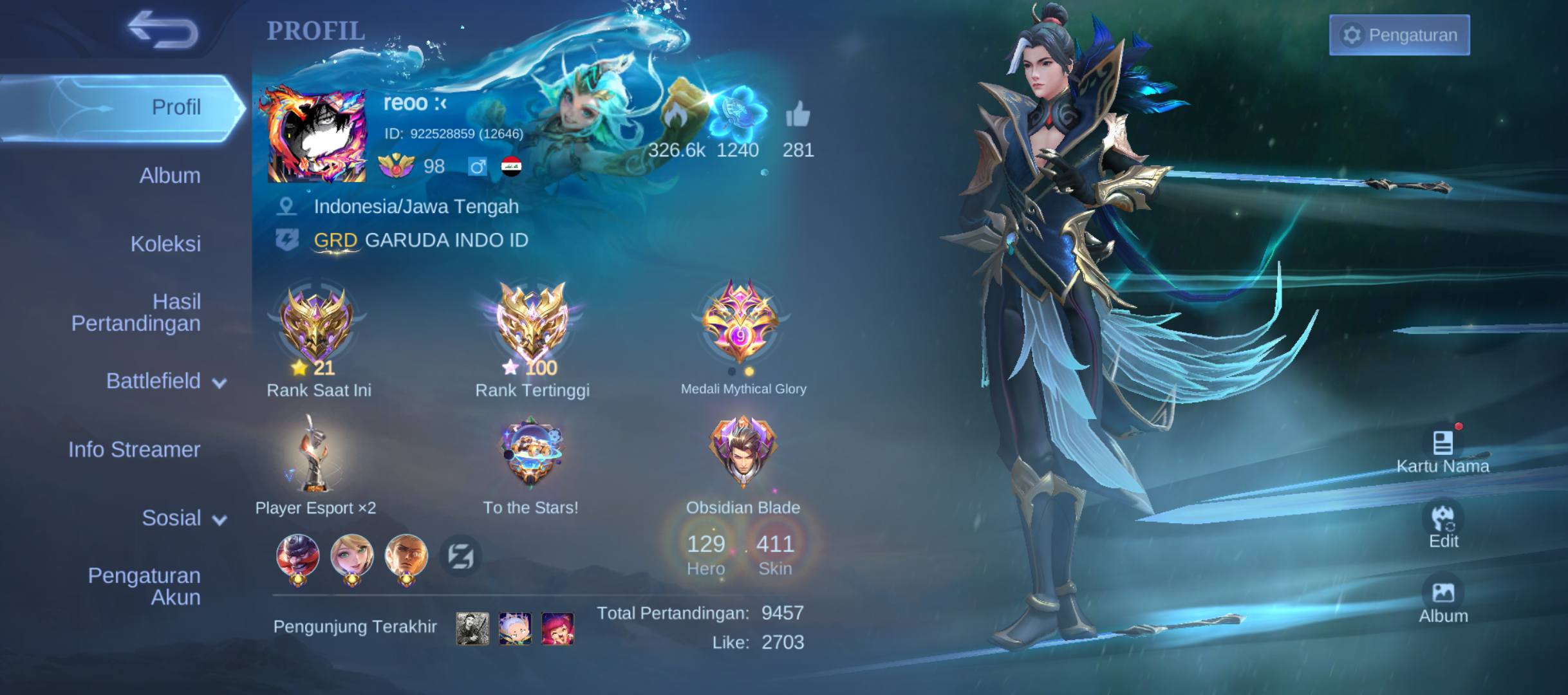Open the Obsidian Blade badge
The height and width of the screenshot is (695, 1568).
click(x=743, y=454)
